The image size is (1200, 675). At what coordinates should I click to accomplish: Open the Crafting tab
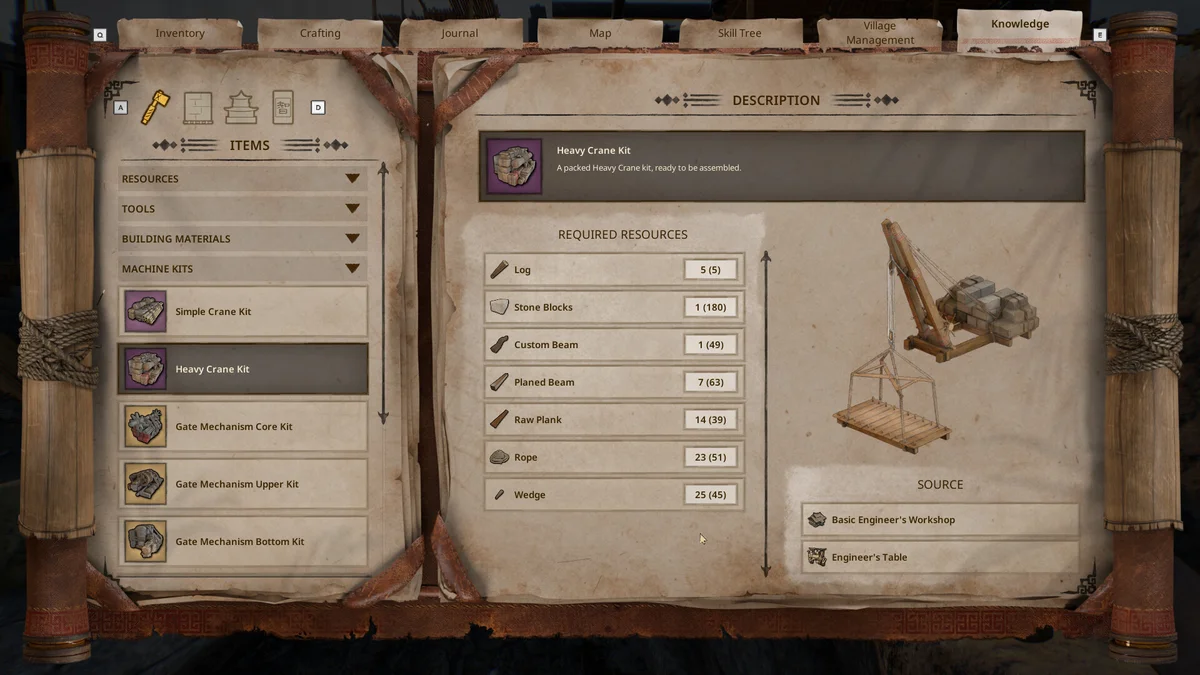(x=320, y=33)
